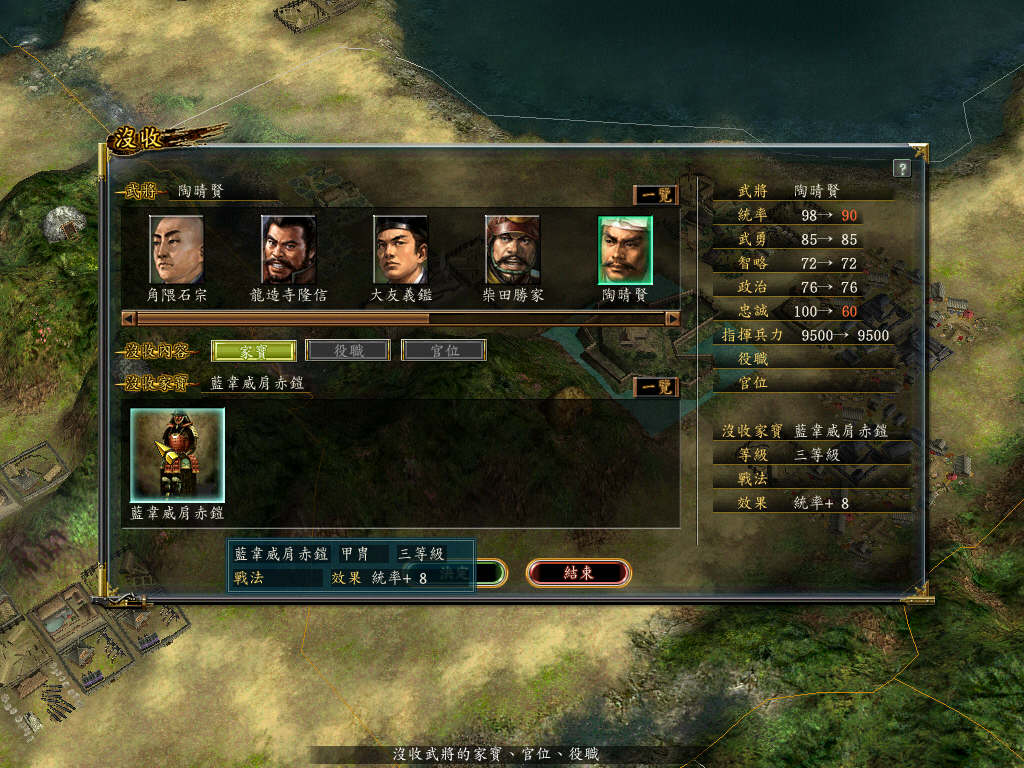Image resolution: width=1024 pixels, height=768 pixels.
Task: Select officer 角隈石宗 portrait
Action: tap(176, 250)
